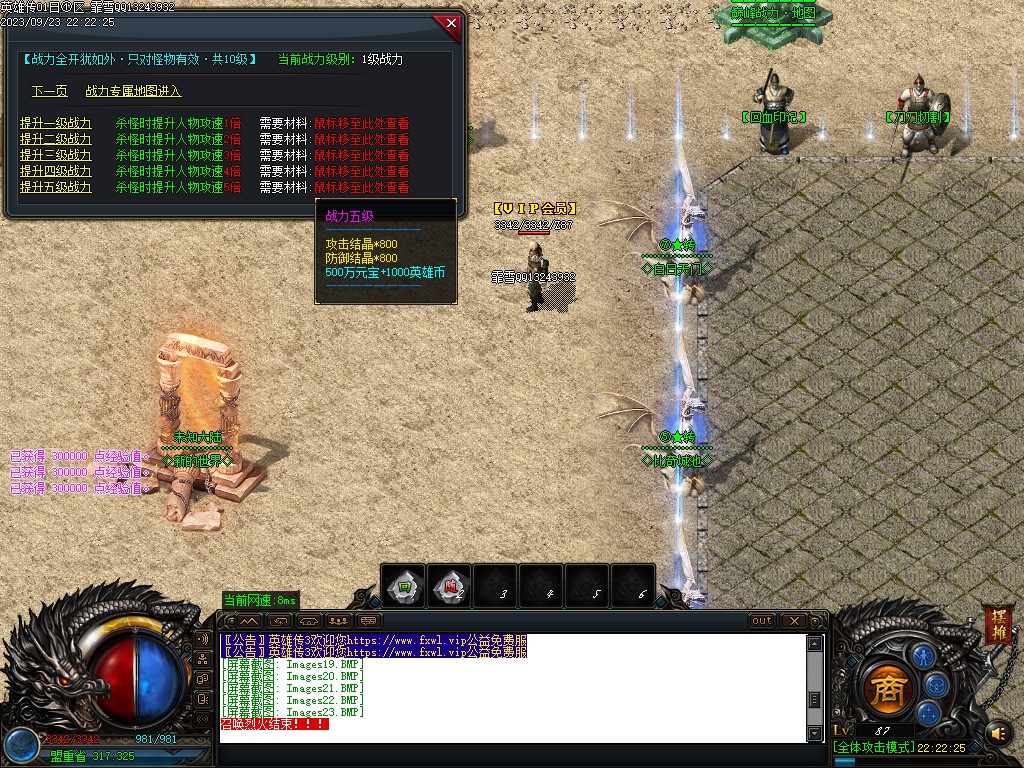
Task: Choose 提升二级战力 upgrade link
Action: click(55, 139)
